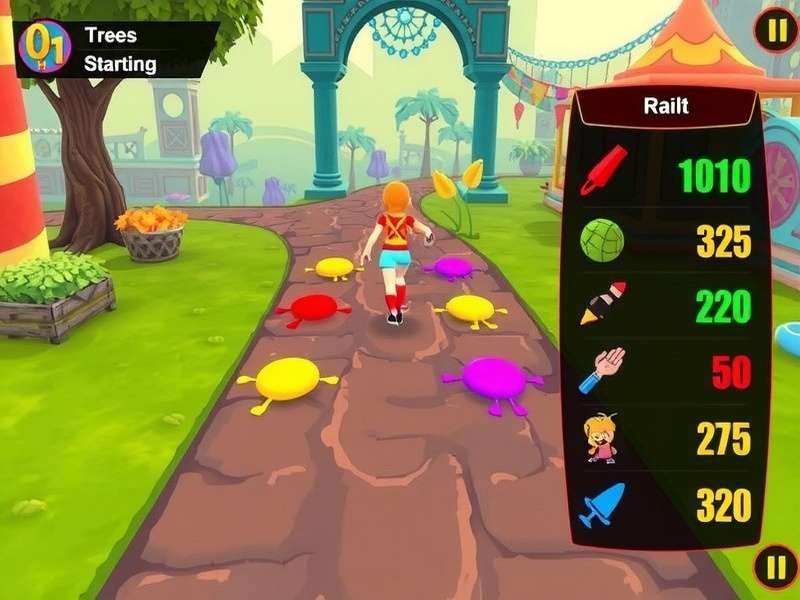Pause the game using the button above the Railt panel
The image size is (800, 600).
pos(776,32)
